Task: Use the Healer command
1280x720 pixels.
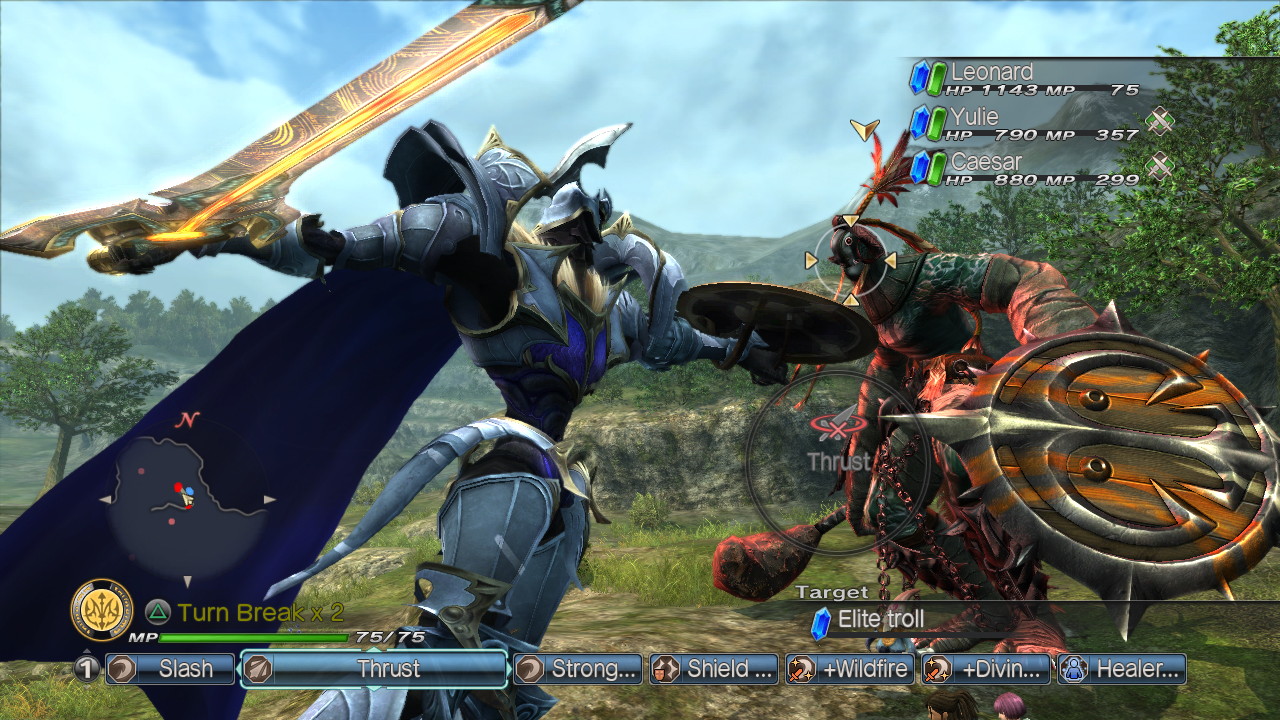Action: (1122, 669)
